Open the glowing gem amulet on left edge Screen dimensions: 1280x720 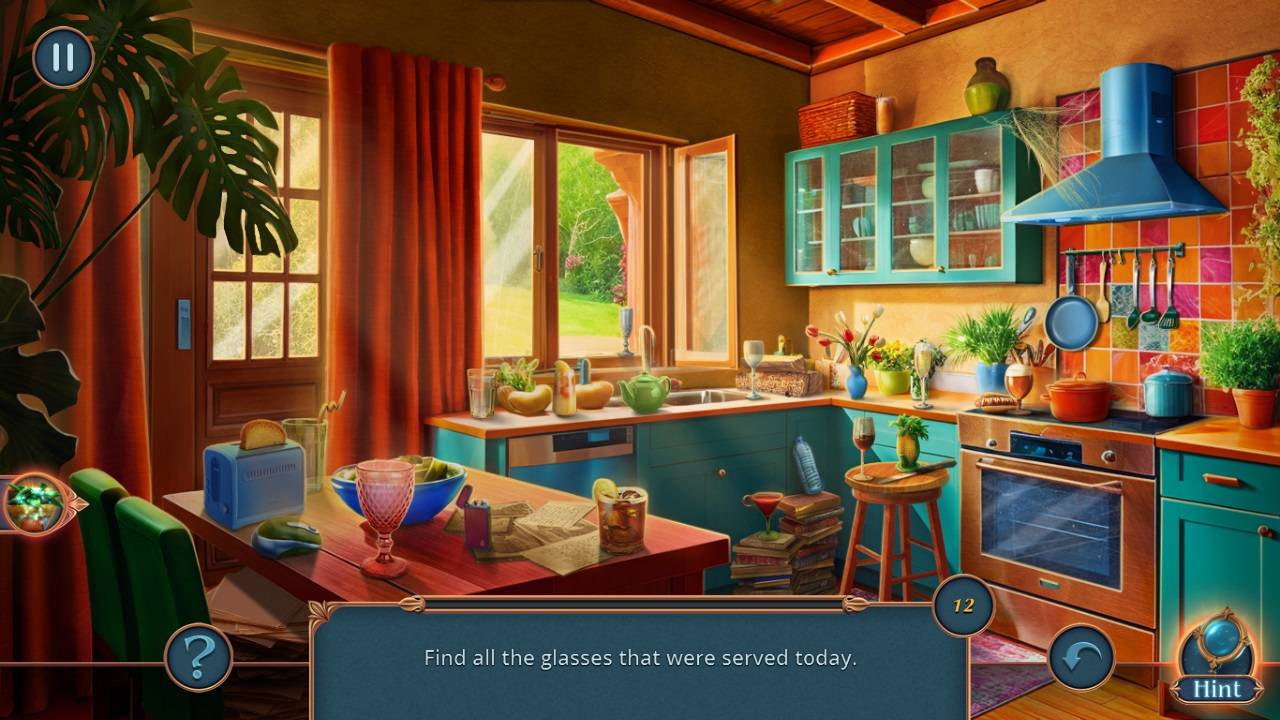pos(33,503)
